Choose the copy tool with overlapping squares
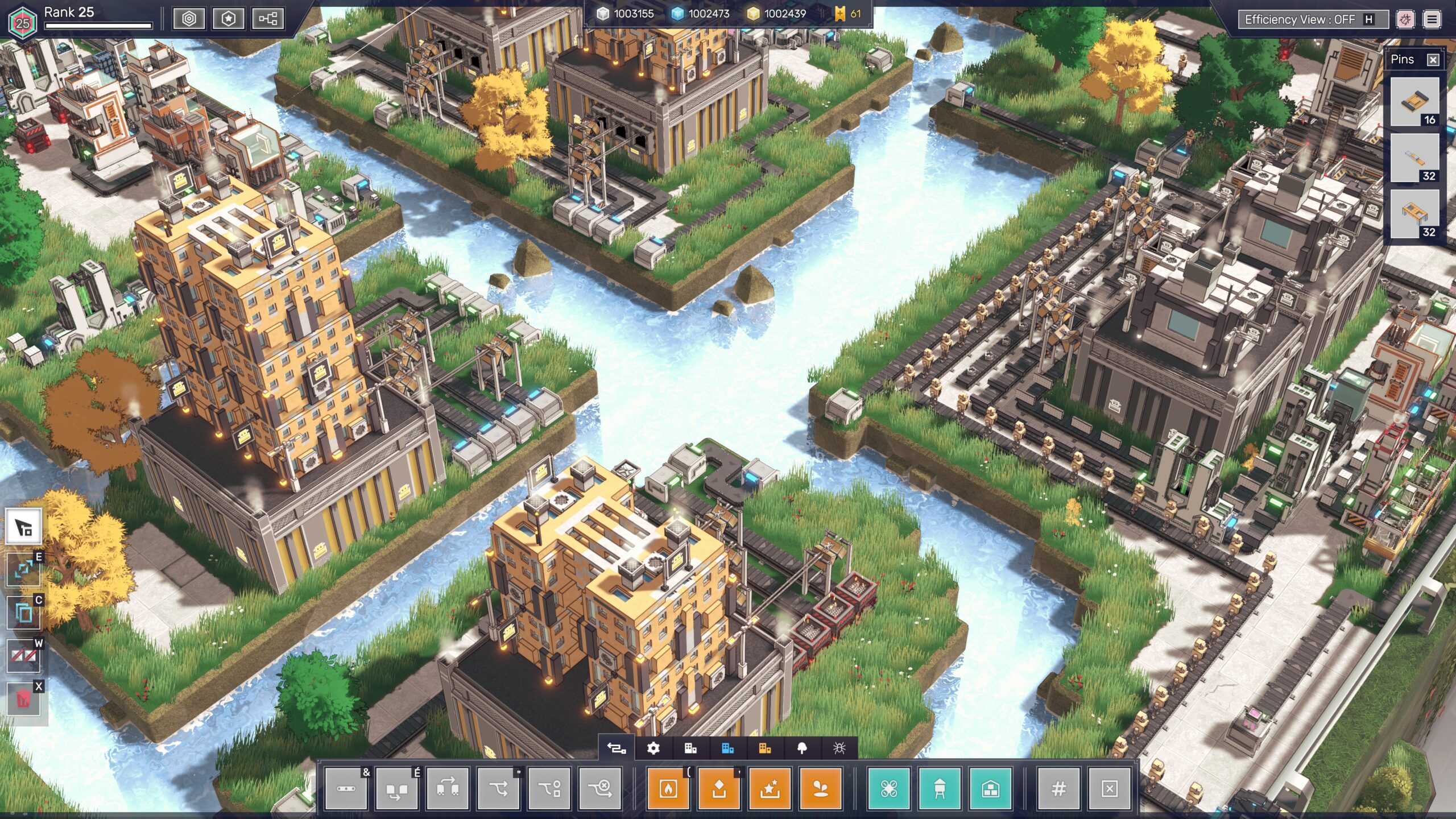The height and width of the screenshot is (819, 1456). 23,613
